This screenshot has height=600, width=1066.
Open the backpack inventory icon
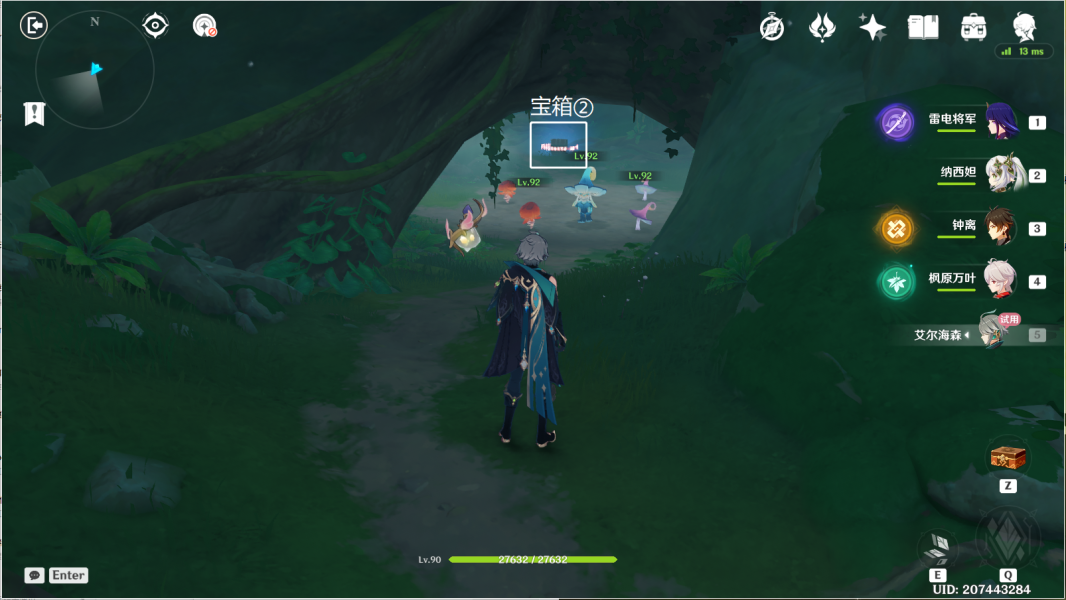(972, 28)
